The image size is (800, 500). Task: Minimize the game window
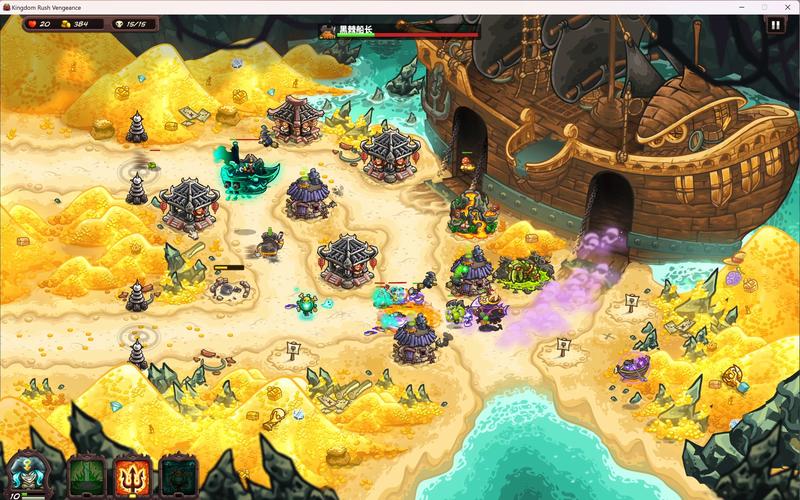pyautogui.click(x=741, y=6)
